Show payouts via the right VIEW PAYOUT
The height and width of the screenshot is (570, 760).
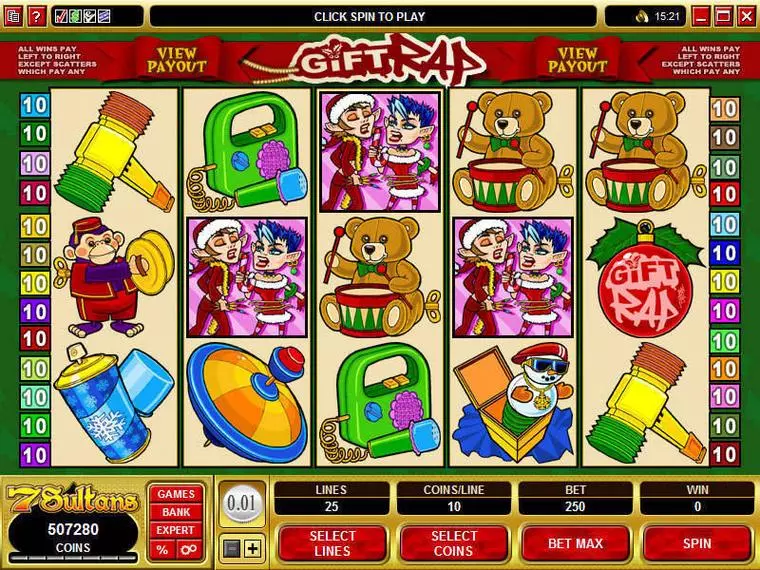tap(577, 60)
